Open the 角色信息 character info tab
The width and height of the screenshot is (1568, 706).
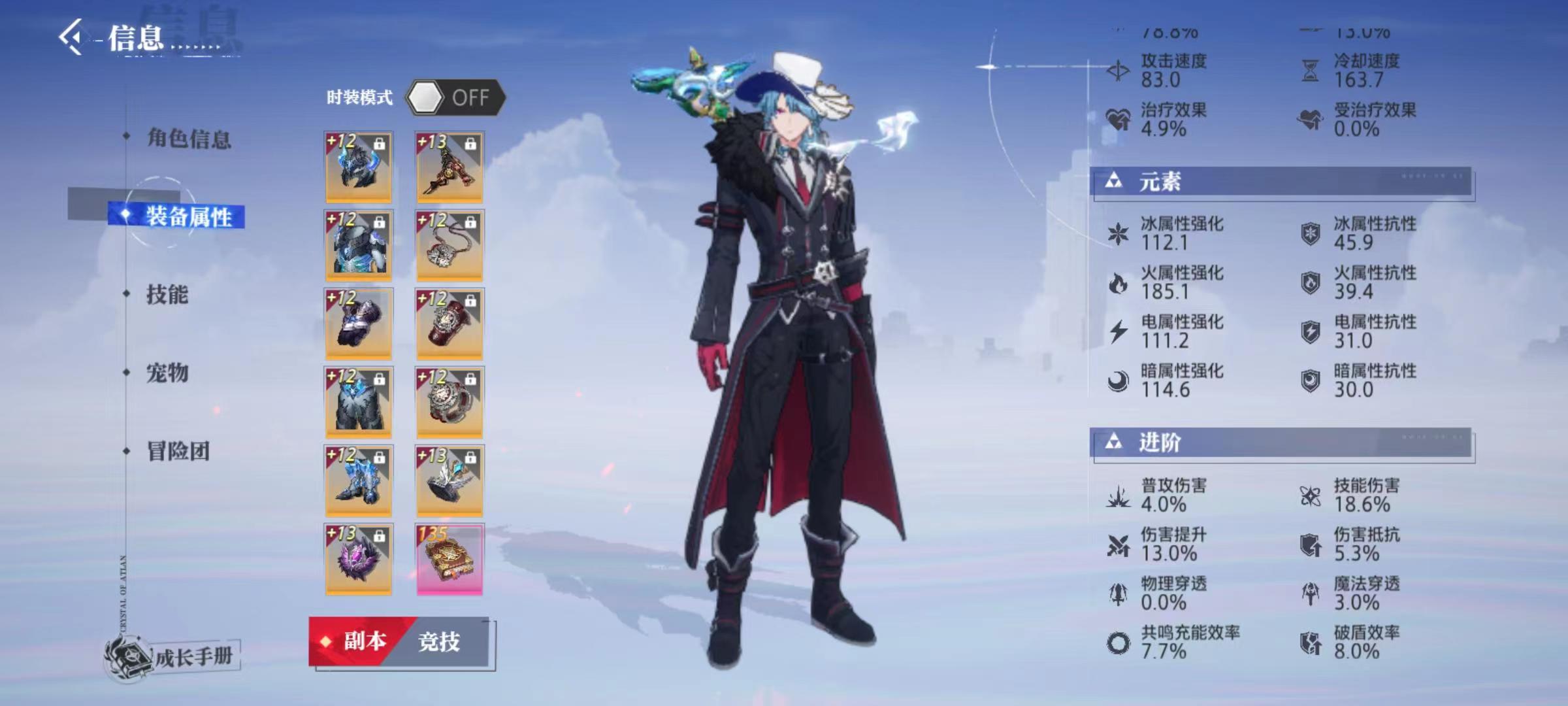[x=188, y=139]
